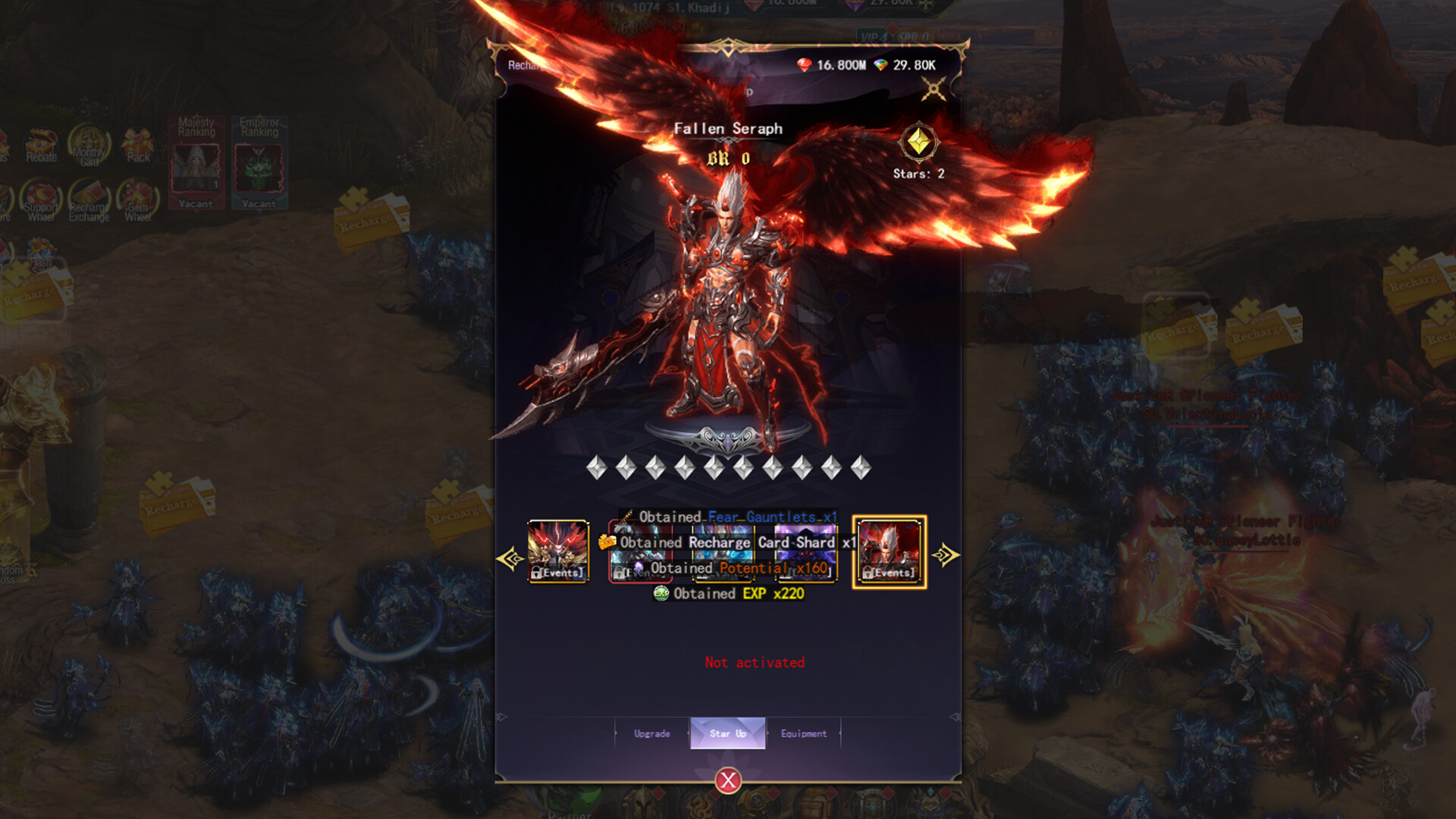Open the Monthly Card feature

click(x=90, y=144)
